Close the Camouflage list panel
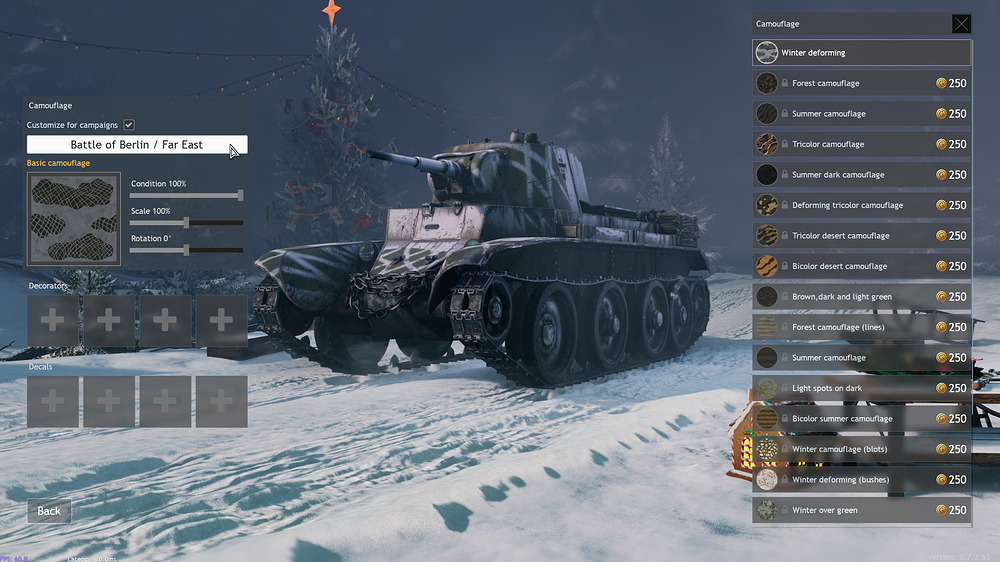This screenshot has width=1000, height=562. click(x=961, y=24)
